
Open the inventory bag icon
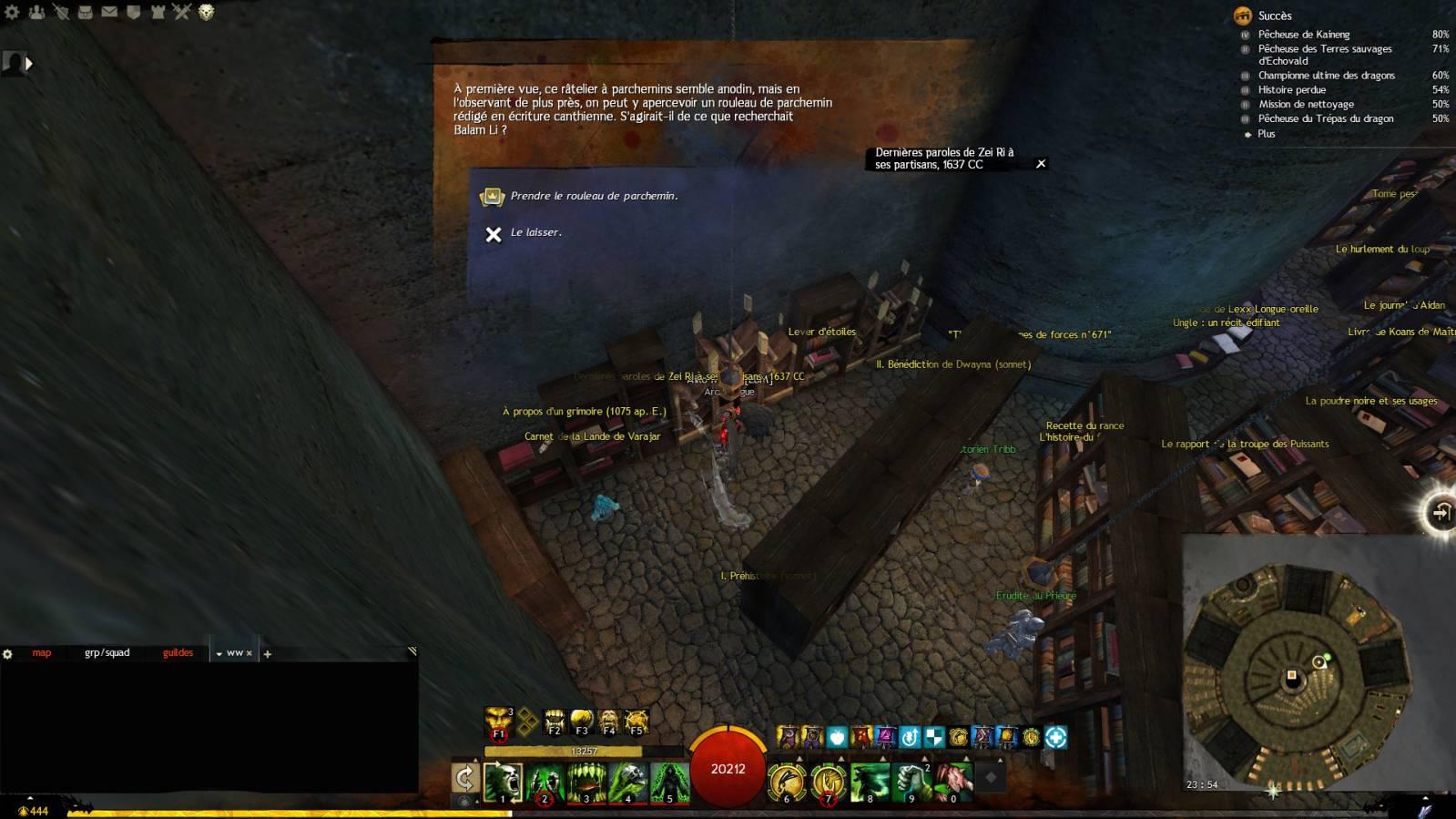click(85, 12)
